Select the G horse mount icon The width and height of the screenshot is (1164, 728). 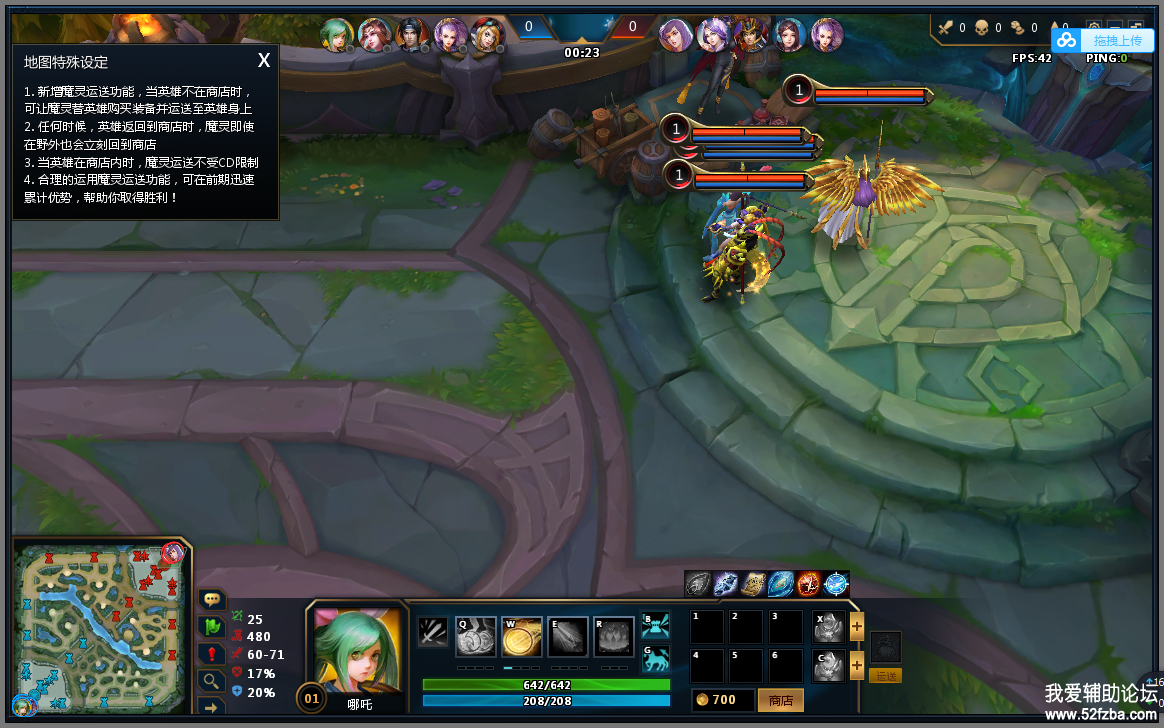pos(656,657)
